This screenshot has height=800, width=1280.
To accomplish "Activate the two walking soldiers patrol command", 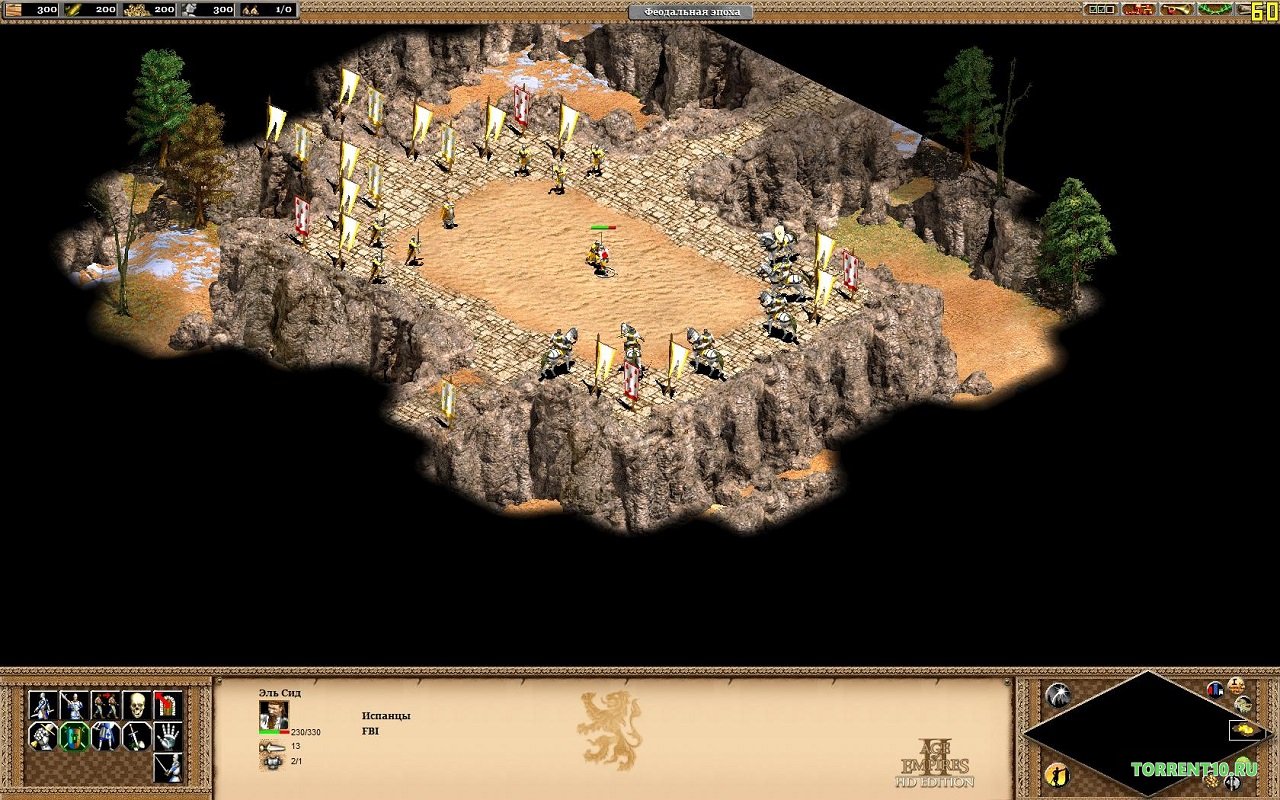I will [x=105, y=705].
